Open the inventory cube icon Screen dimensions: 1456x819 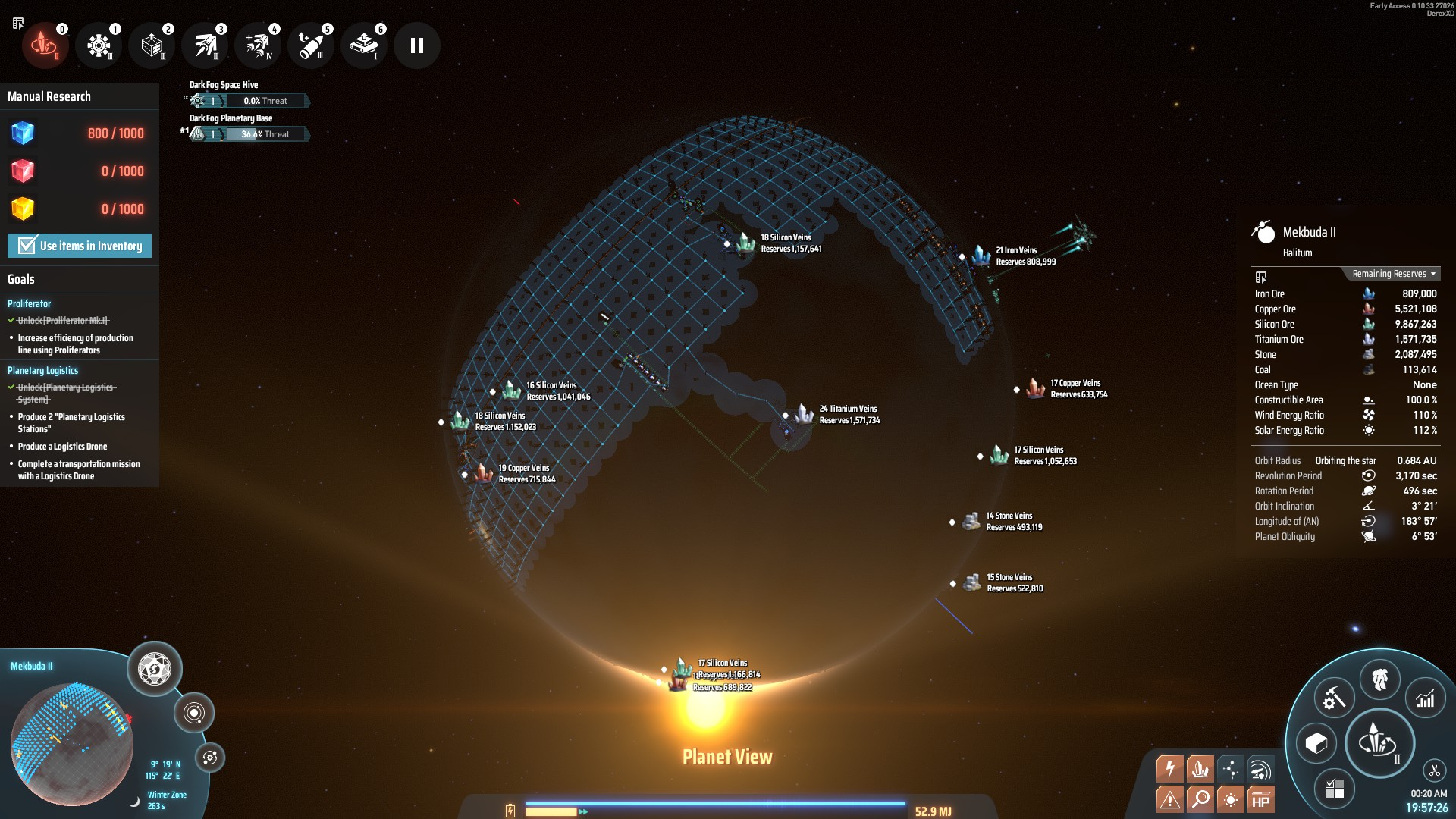coord(1316,743)
